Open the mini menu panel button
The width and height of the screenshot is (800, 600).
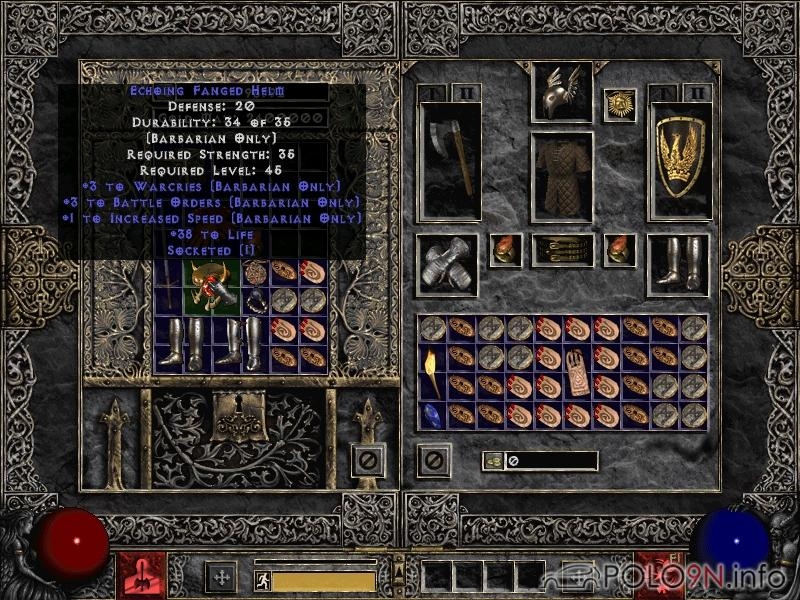(399, 572)
